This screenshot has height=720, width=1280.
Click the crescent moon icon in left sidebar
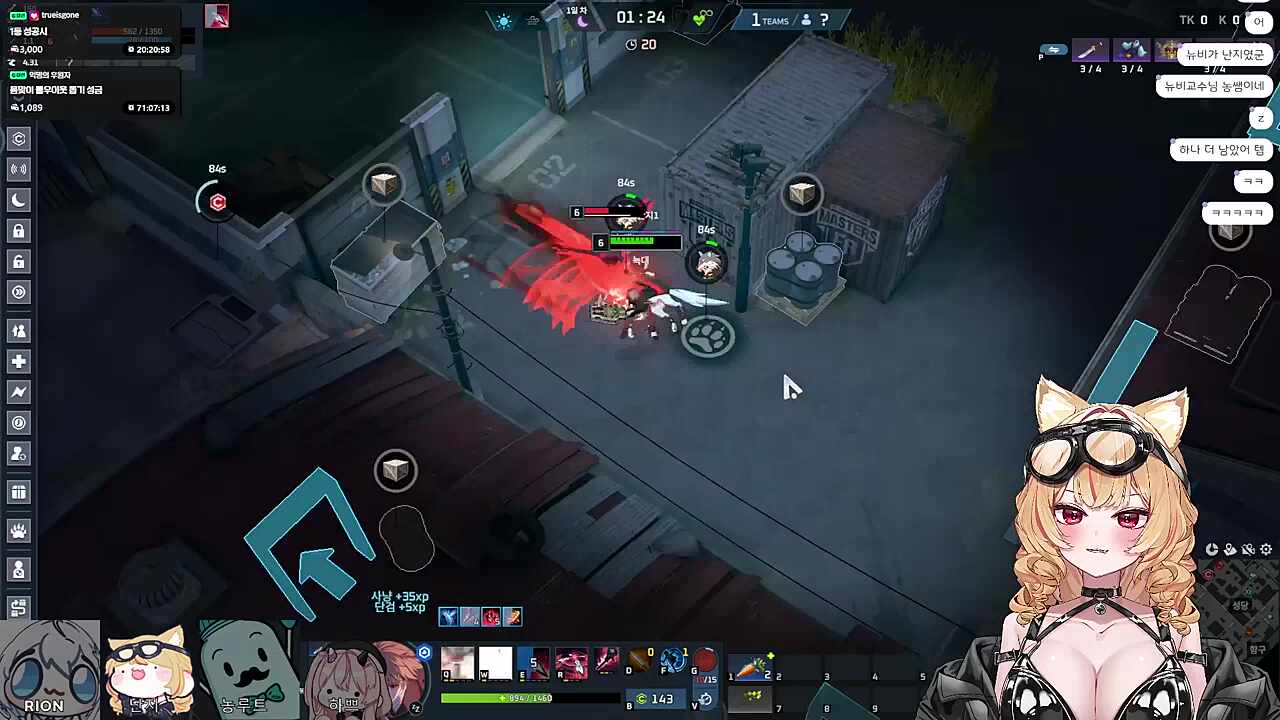click(19, 200)
